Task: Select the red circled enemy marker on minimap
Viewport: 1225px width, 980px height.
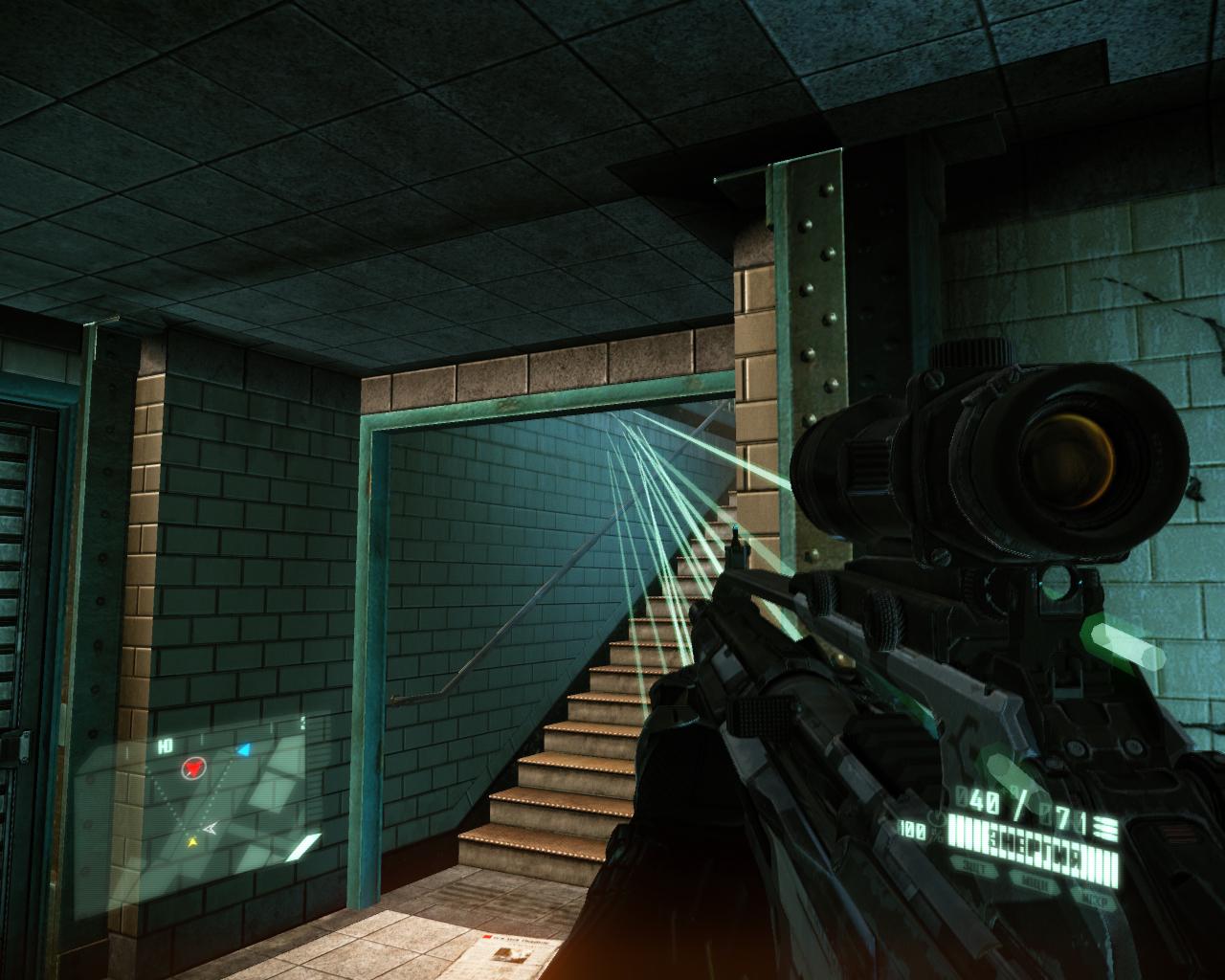Action: tap(194, 767)
